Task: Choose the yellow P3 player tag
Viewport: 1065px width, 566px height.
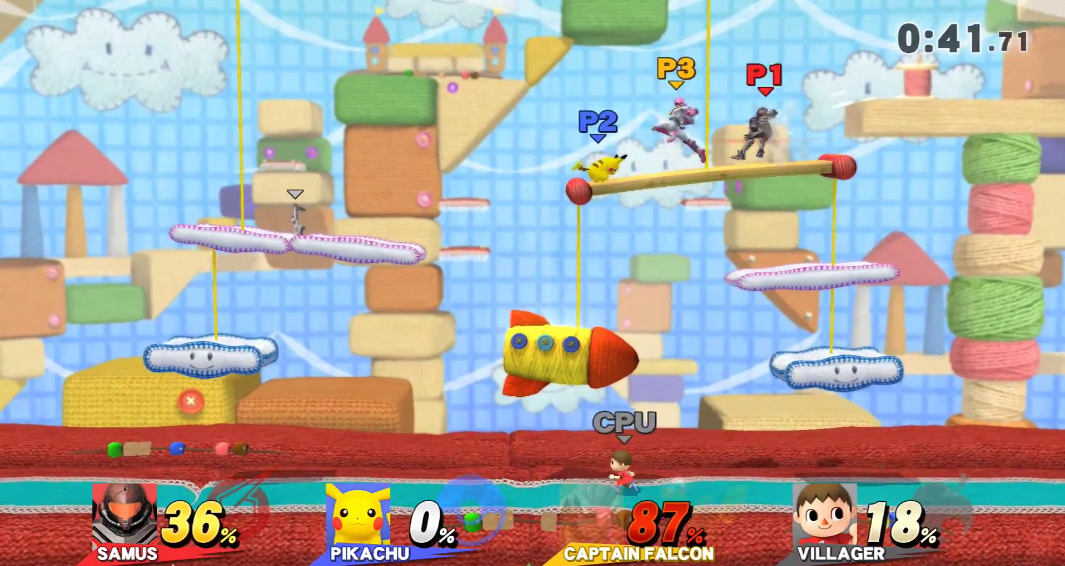Action: point(676,69)
